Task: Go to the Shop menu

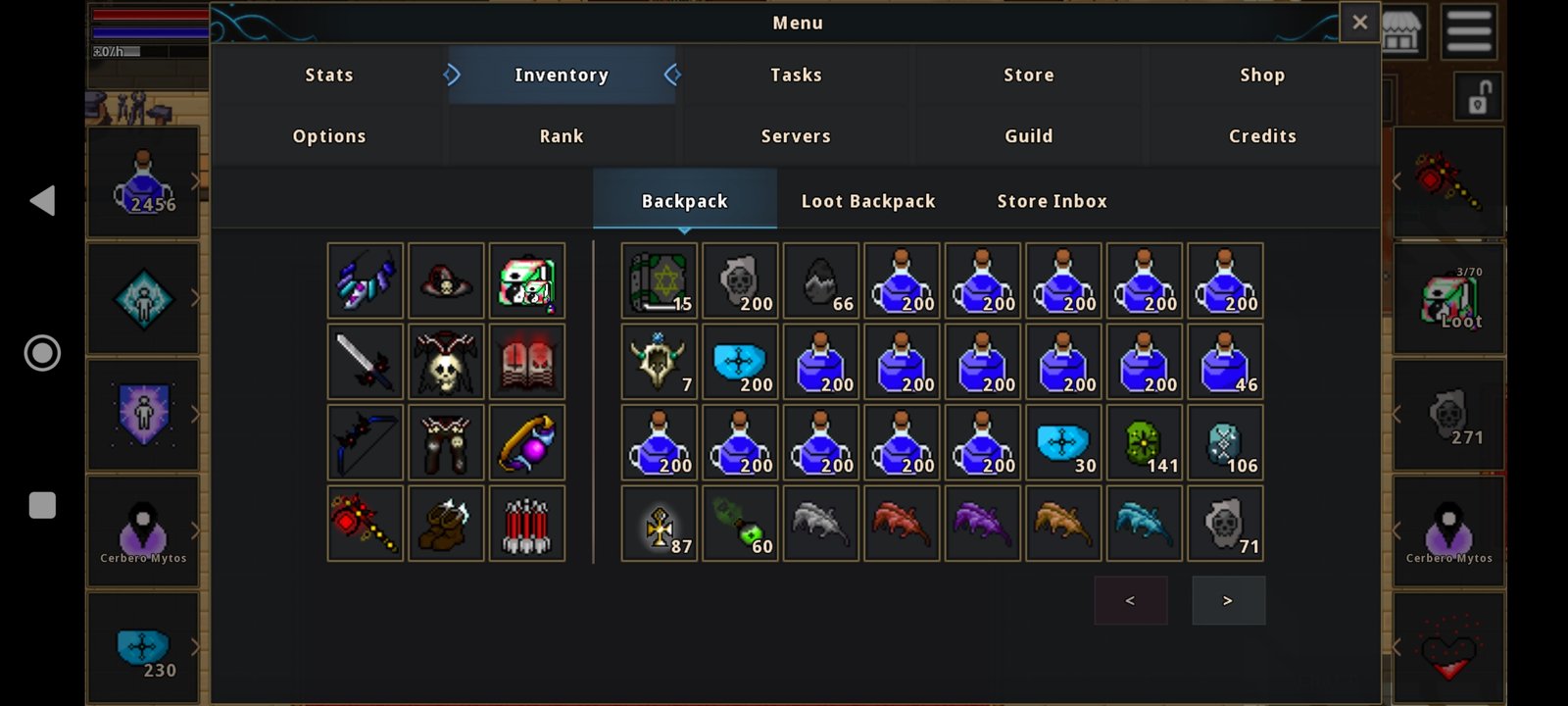Action: [x=1261, y=76]
